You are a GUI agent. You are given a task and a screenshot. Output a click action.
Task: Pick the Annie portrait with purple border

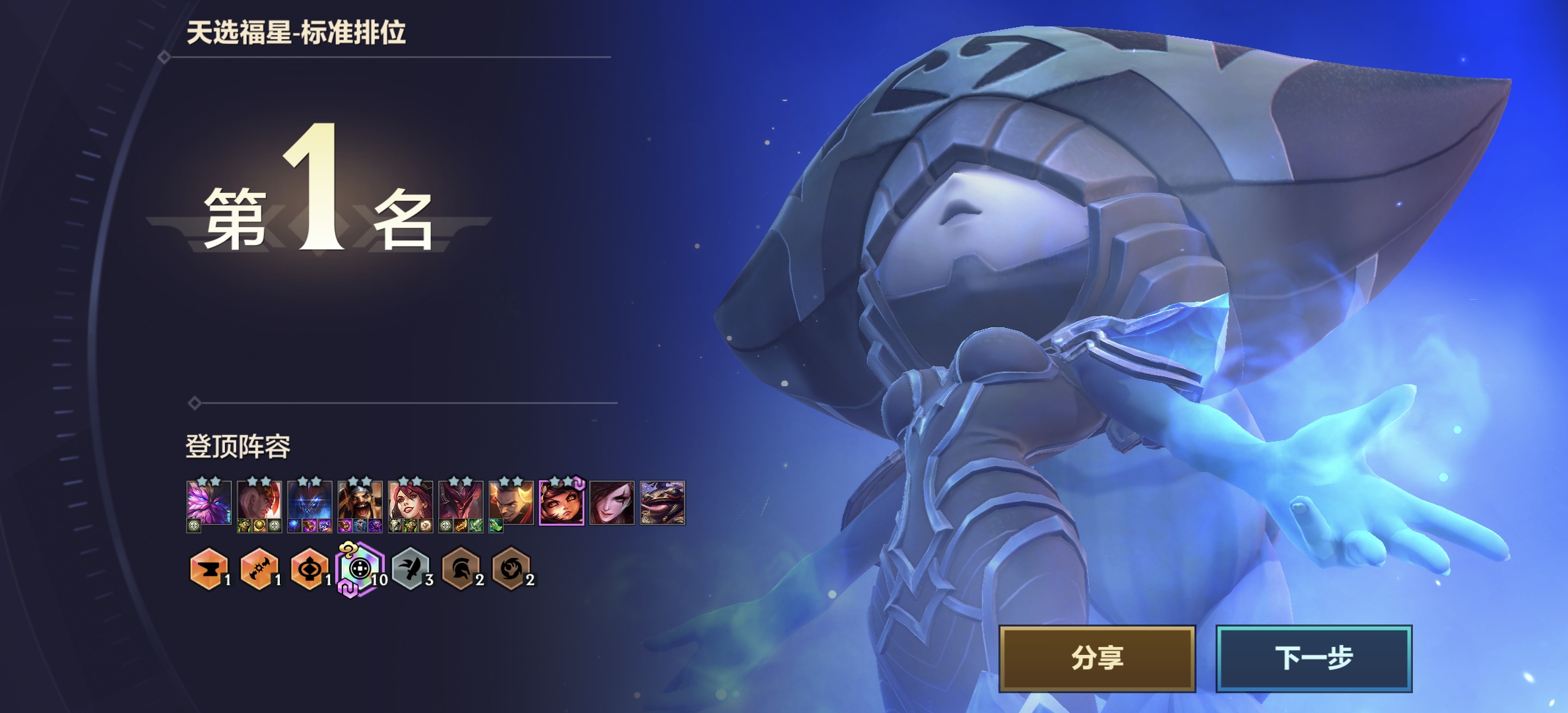coord(562,502)
